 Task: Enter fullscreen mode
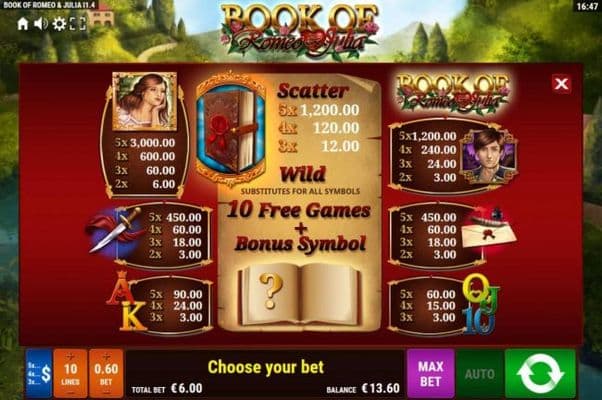76,22
